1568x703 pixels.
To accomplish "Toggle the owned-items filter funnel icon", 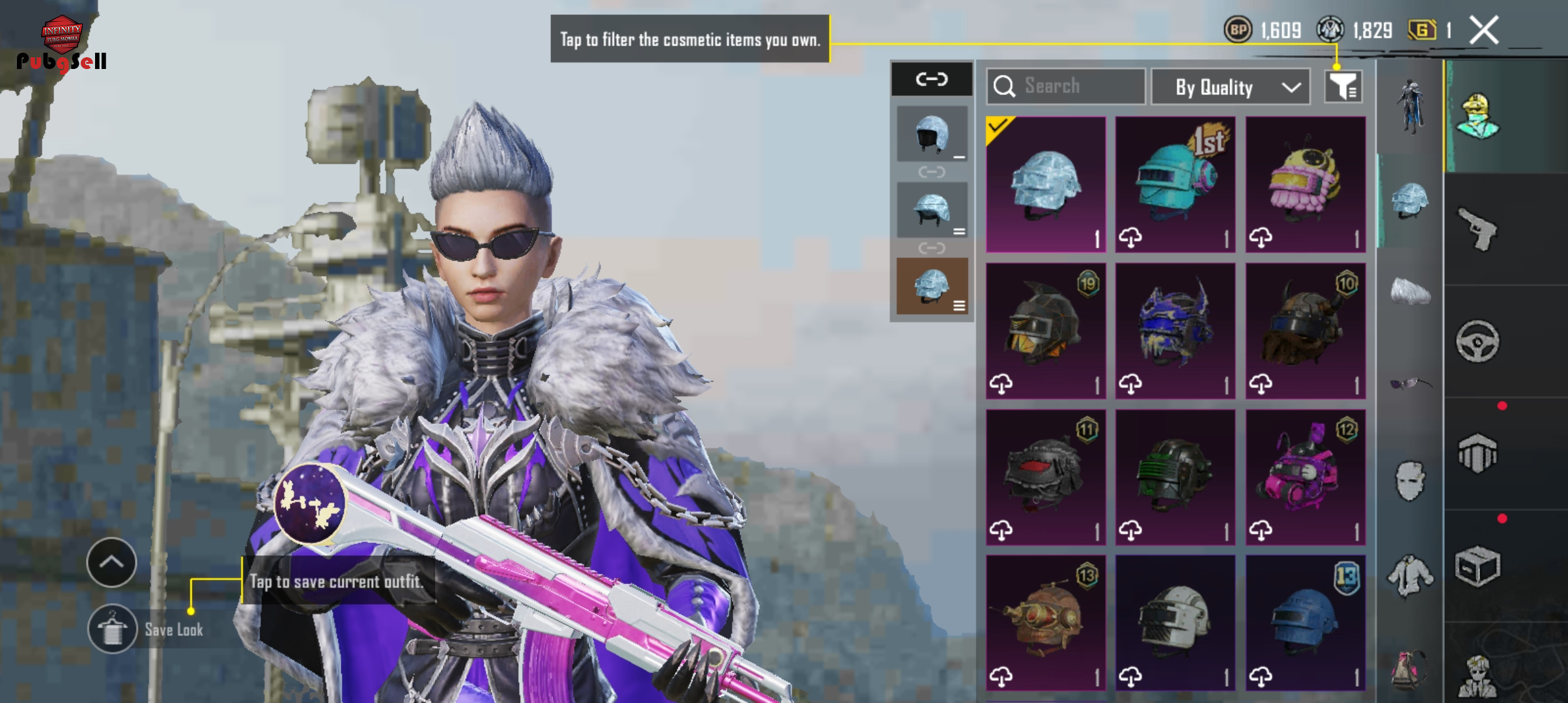I will tap(1343, 87).
